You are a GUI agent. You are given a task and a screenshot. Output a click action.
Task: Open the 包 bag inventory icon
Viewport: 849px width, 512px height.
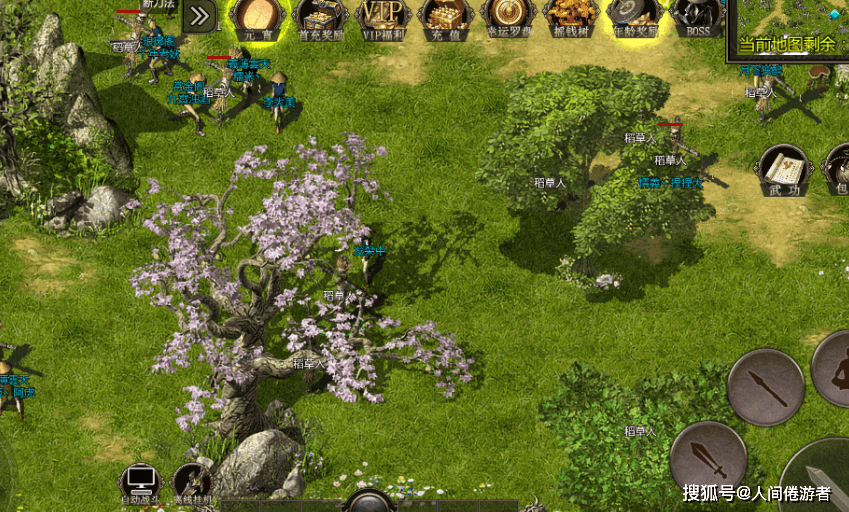tap(838, 172)
